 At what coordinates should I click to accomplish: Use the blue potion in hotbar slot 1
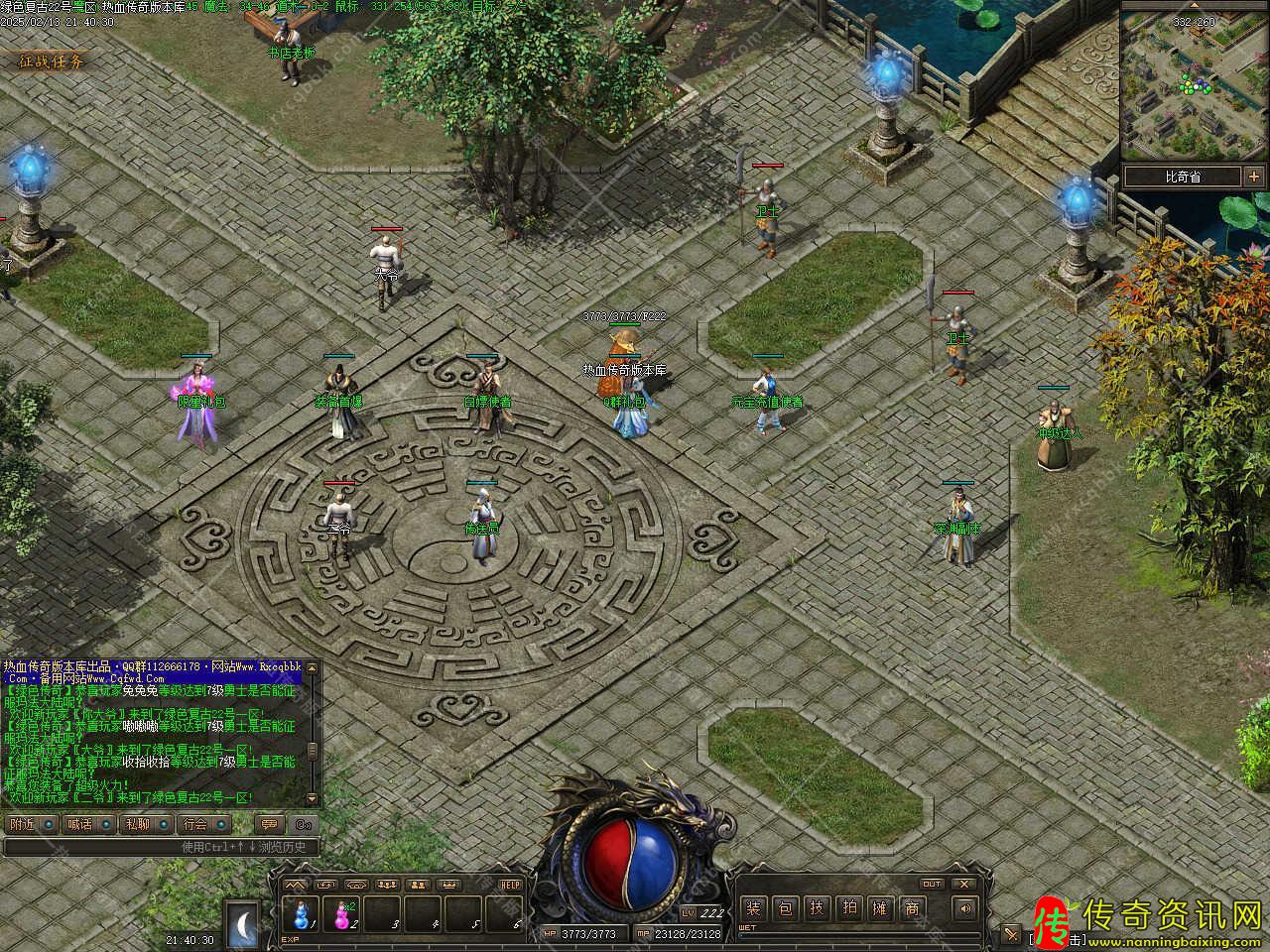click(302, 913)
